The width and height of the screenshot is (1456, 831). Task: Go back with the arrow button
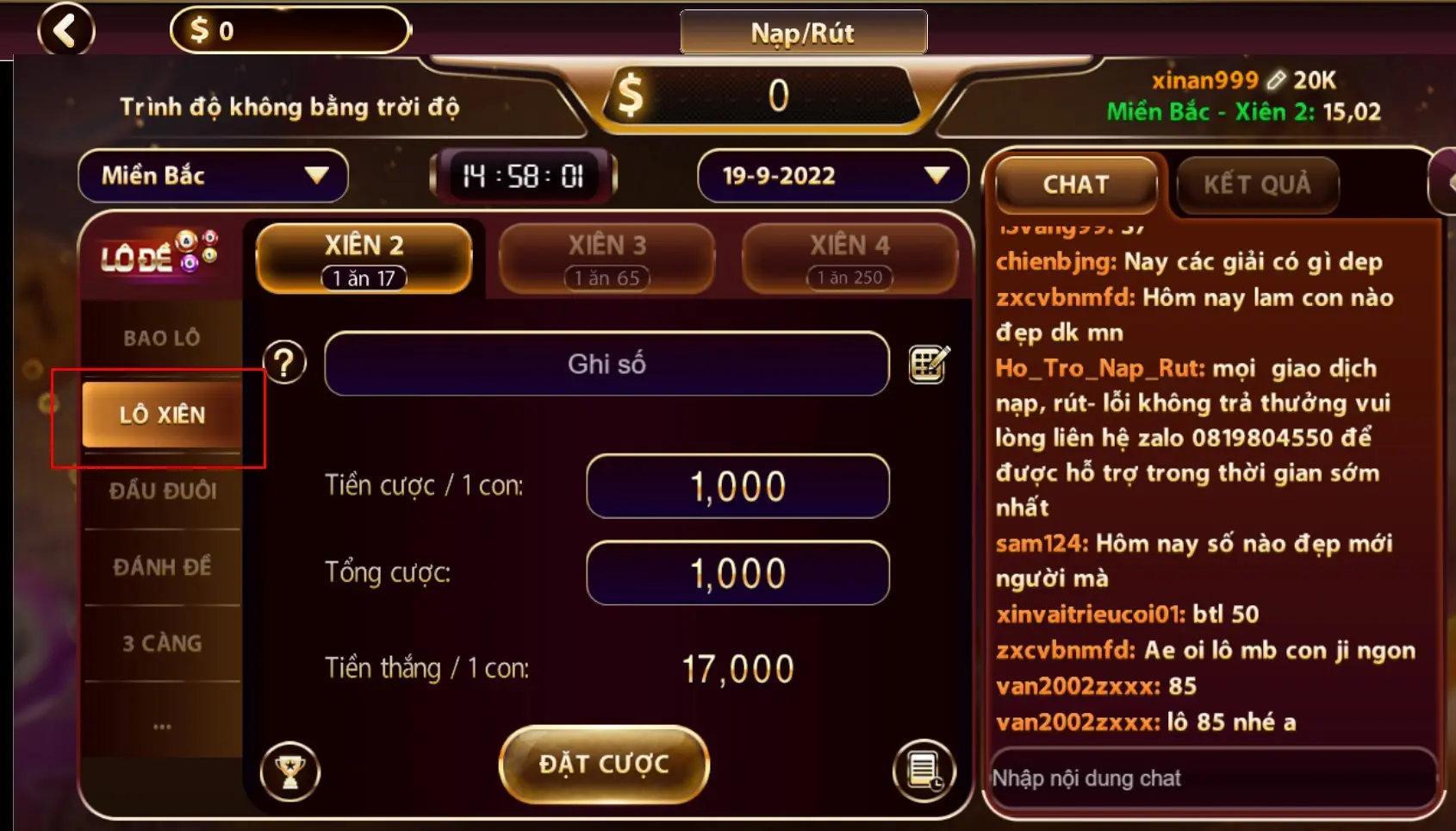pyautogui.click(x=65, y=30)
